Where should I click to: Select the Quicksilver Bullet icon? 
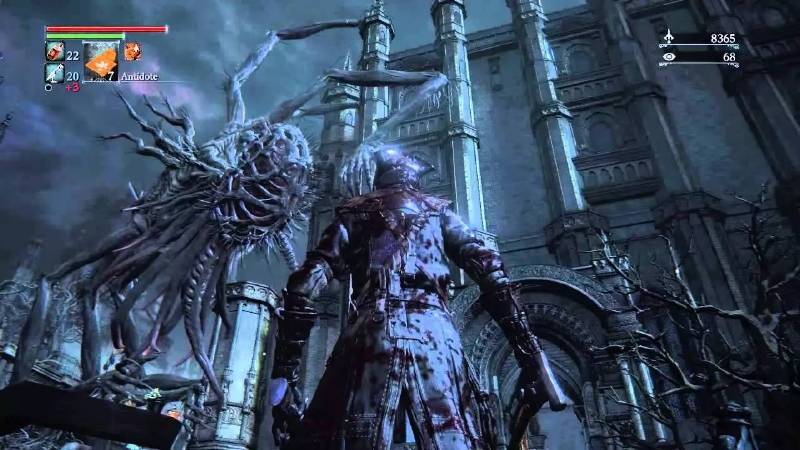point(55,72)
